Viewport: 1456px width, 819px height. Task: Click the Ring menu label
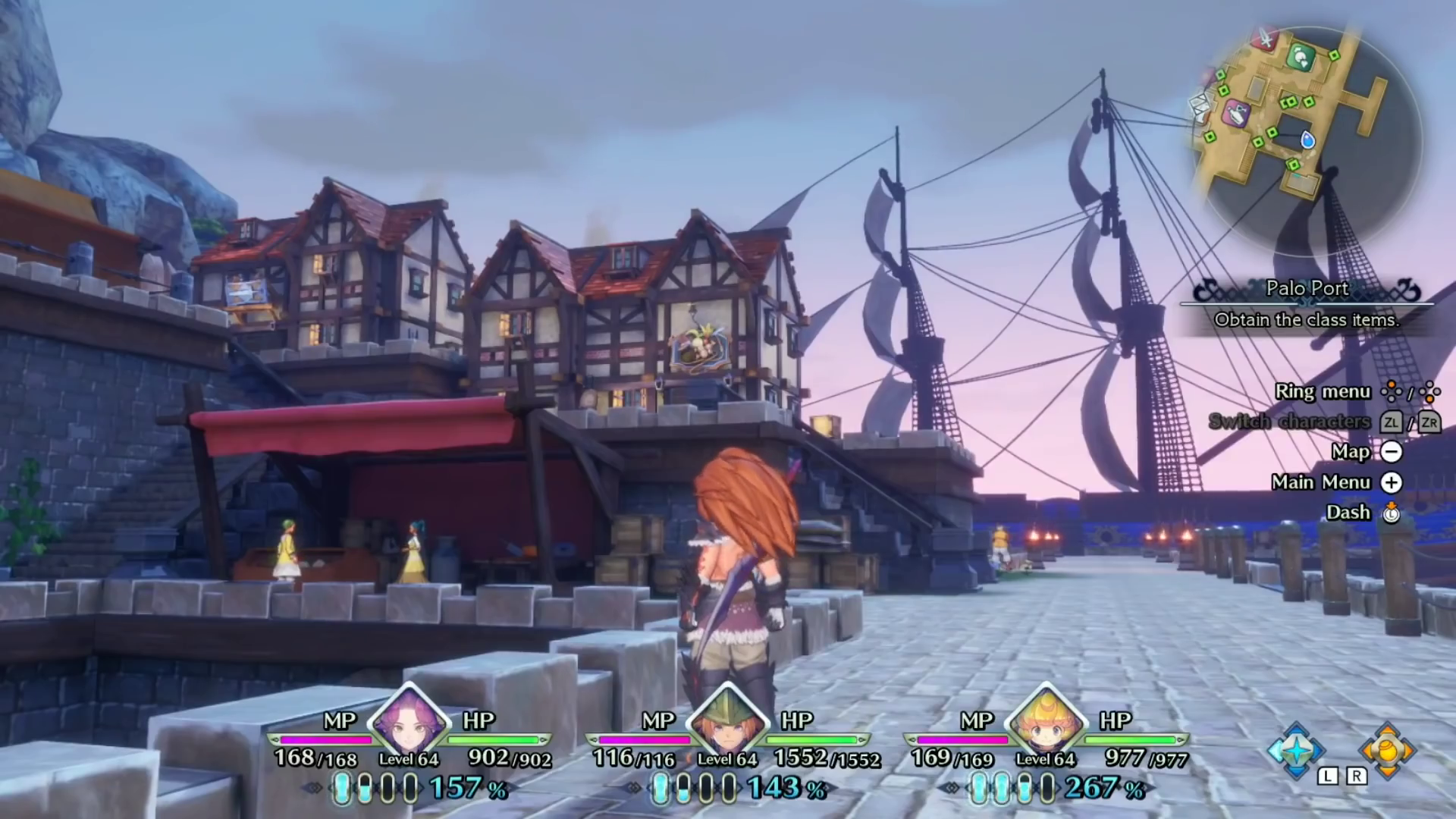coord(1323,392)
